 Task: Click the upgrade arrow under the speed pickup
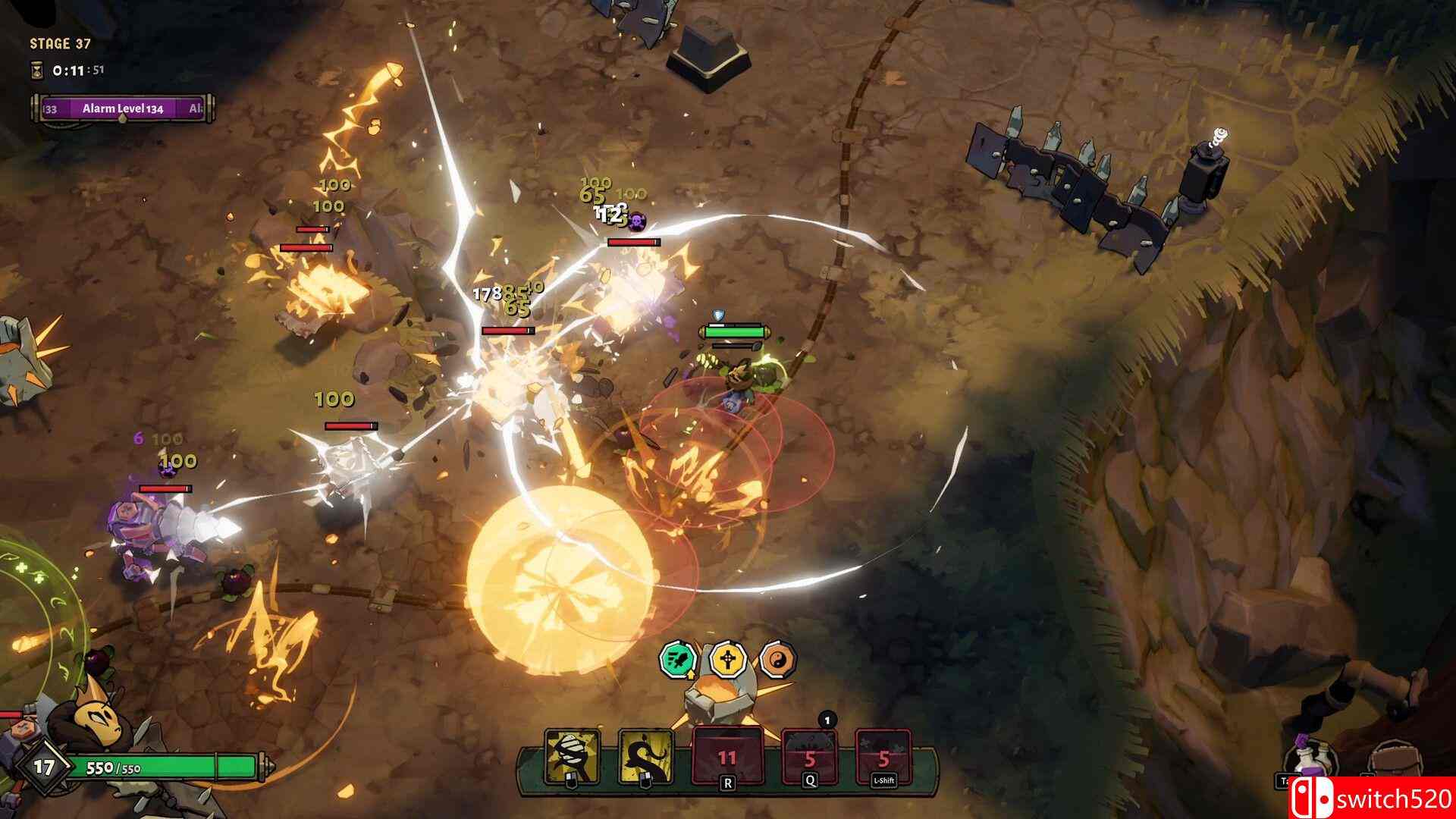click(691, 675)
